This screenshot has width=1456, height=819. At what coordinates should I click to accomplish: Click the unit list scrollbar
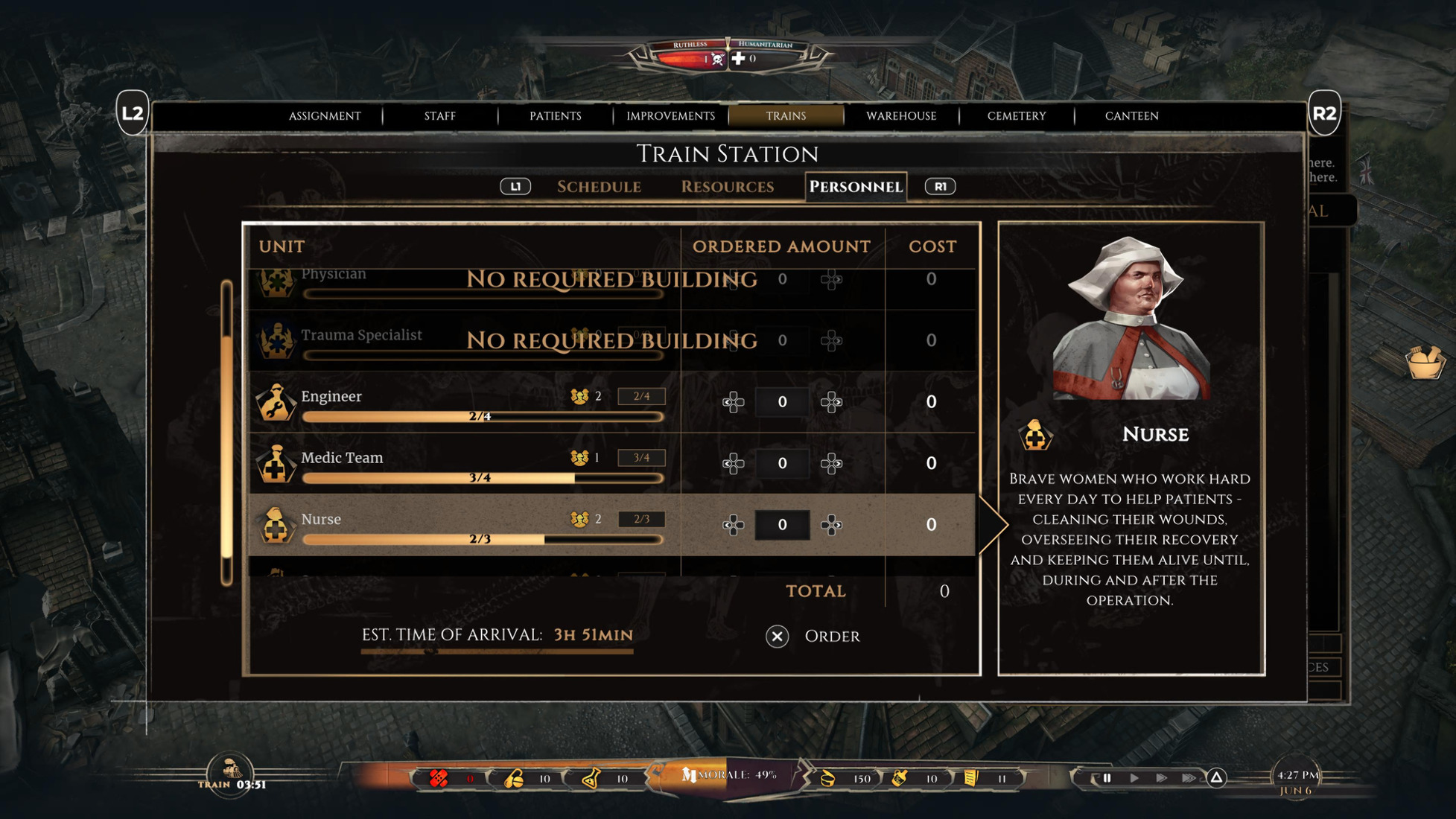(226, 433)
